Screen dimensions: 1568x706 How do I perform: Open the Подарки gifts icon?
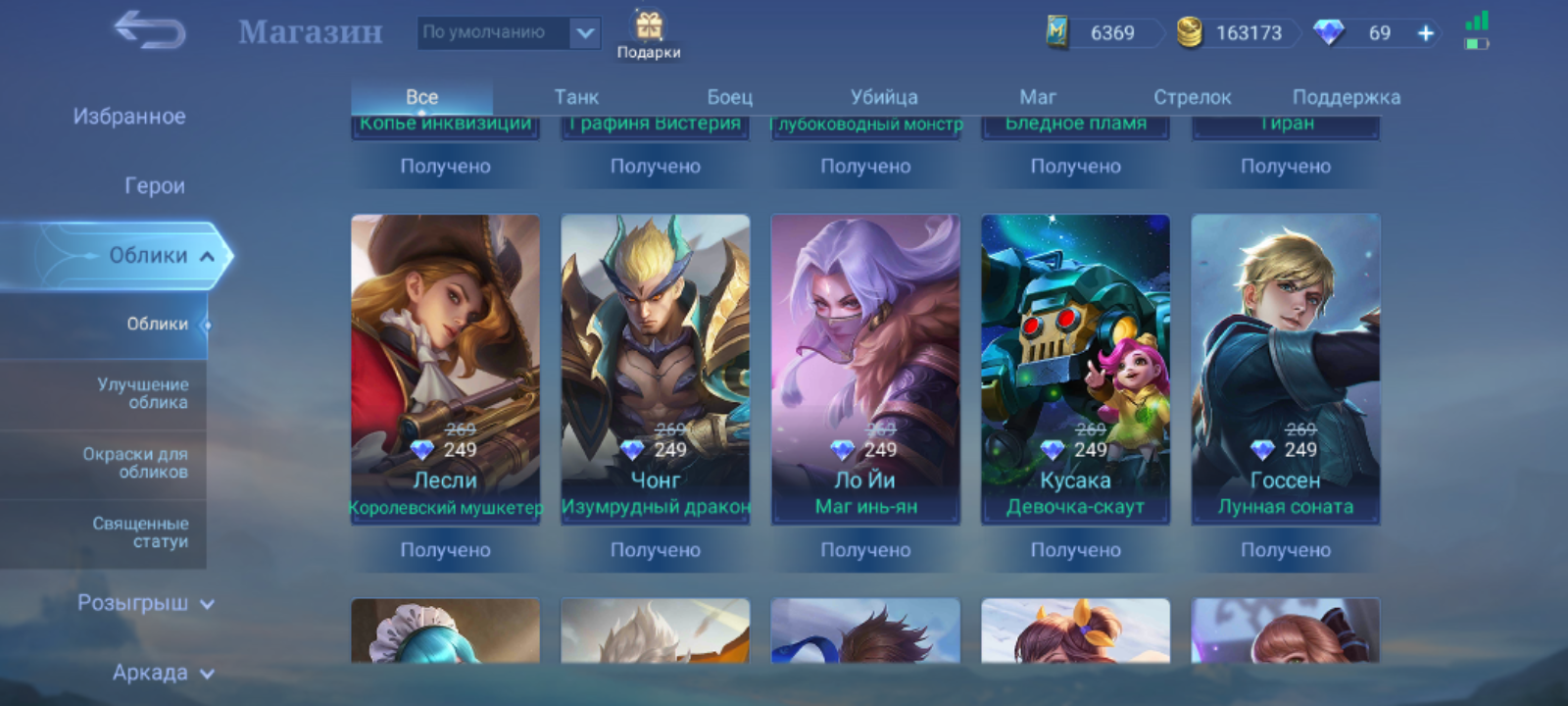[x=649, y=35]
